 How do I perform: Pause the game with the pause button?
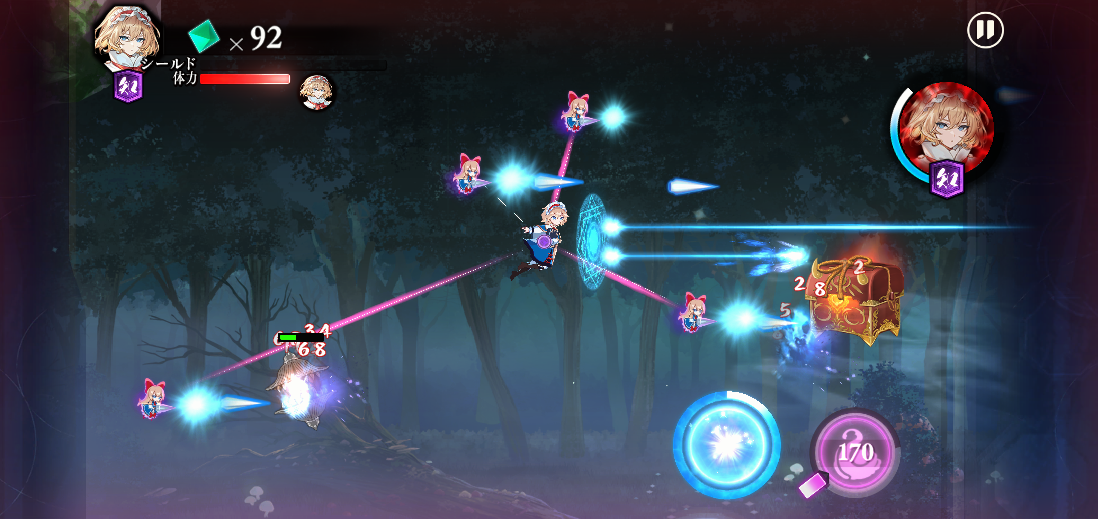(985, 30)
